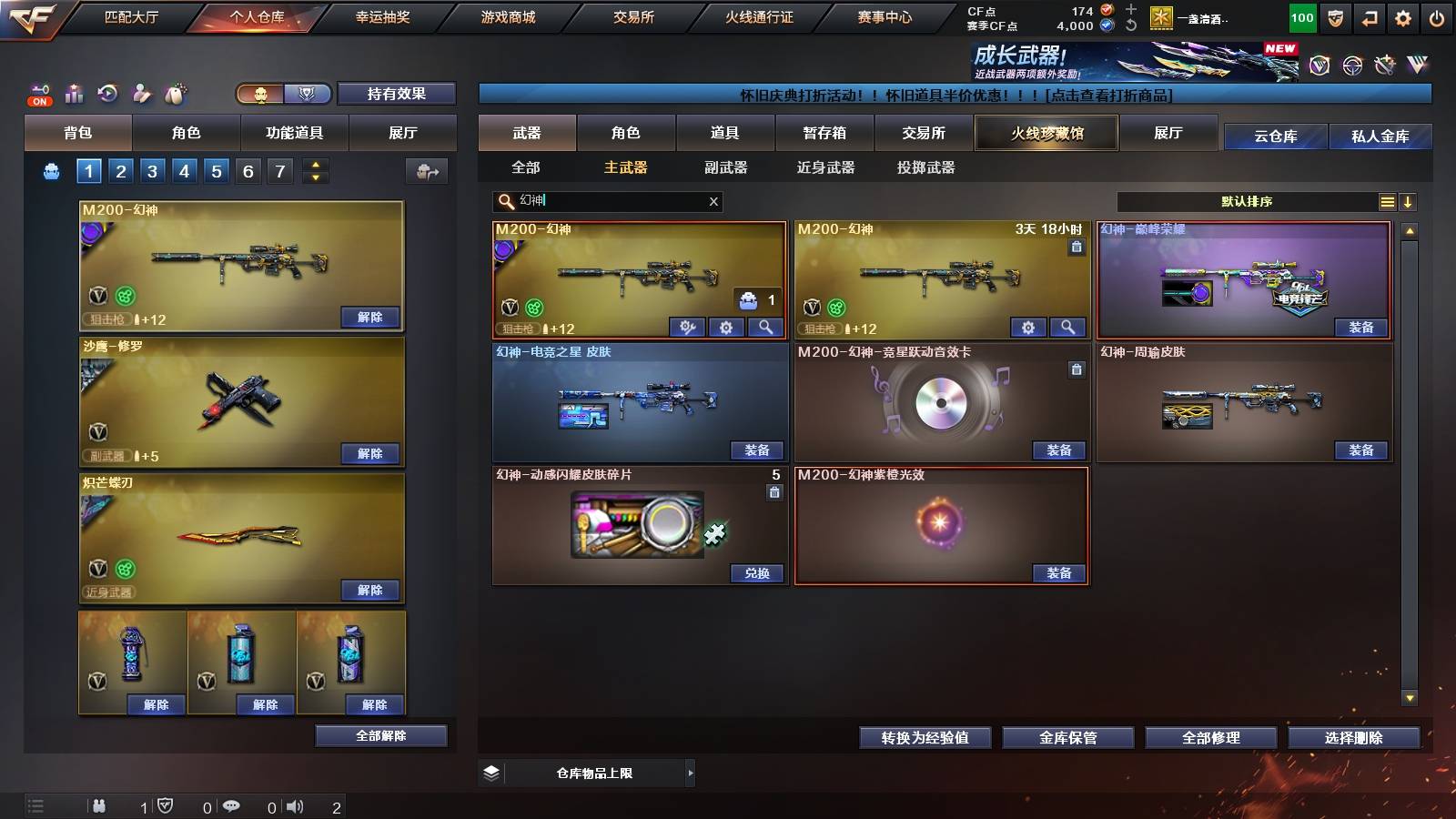The height and width of the screenshot is (819, 1456).
Task: Select the bar chart statistics icon top-left
Action: pyautogui.click(x=74, y=92)
